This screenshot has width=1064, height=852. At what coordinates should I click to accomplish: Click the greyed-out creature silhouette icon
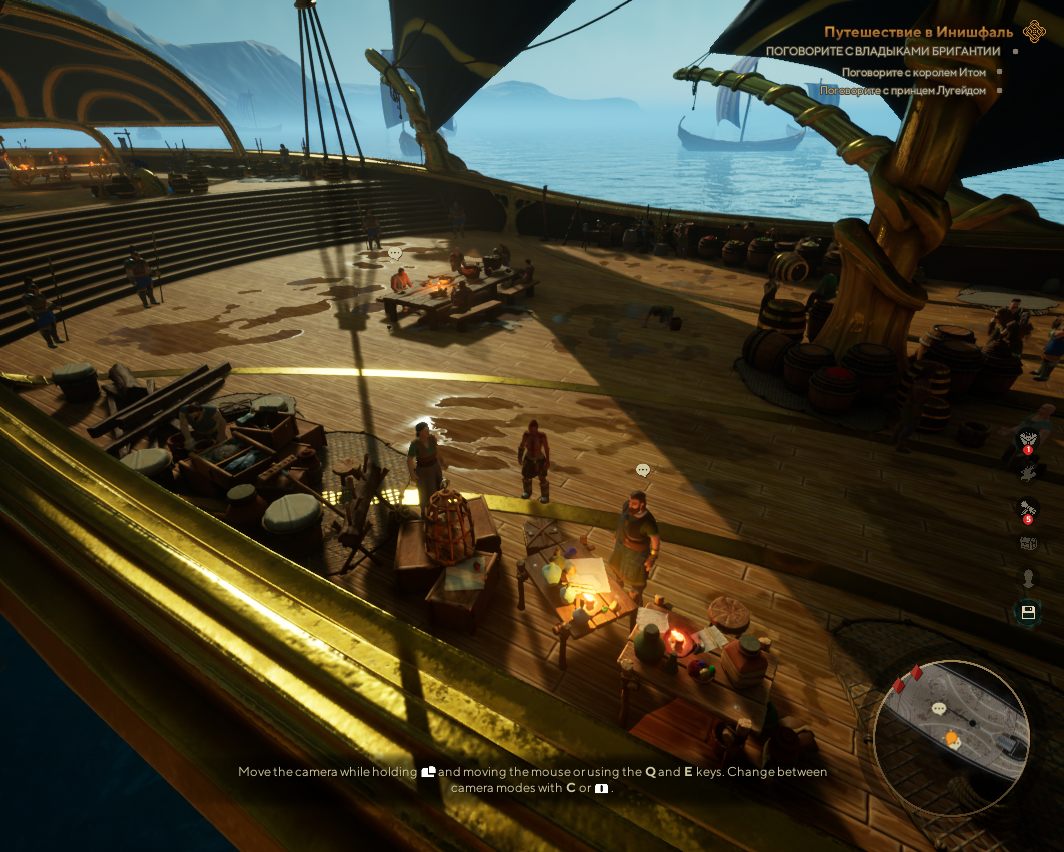(x=1027, y=472)
